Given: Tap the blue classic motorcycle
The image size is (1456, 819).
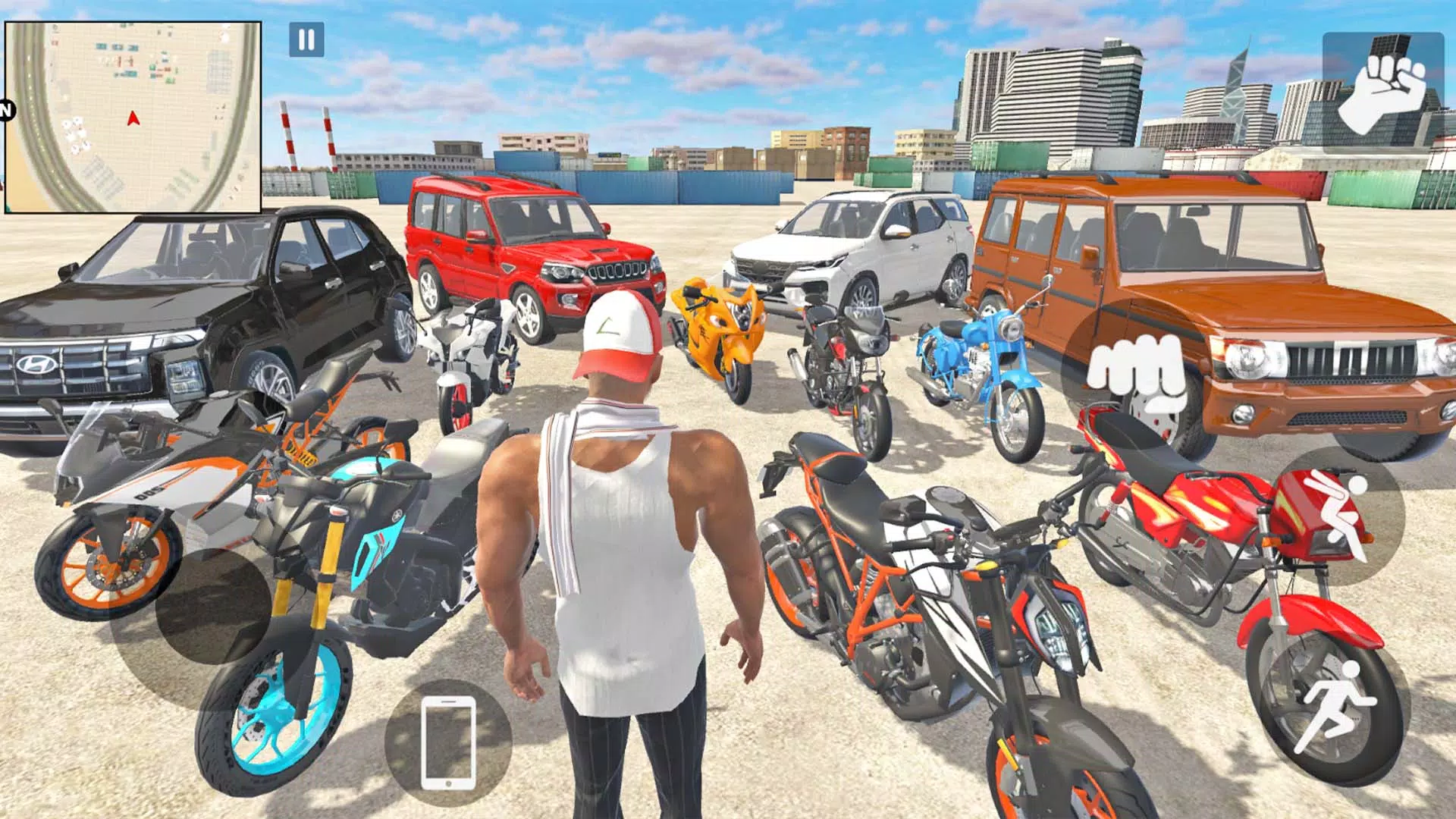Looking at the screenshot, I should click(x=978, y=372).
